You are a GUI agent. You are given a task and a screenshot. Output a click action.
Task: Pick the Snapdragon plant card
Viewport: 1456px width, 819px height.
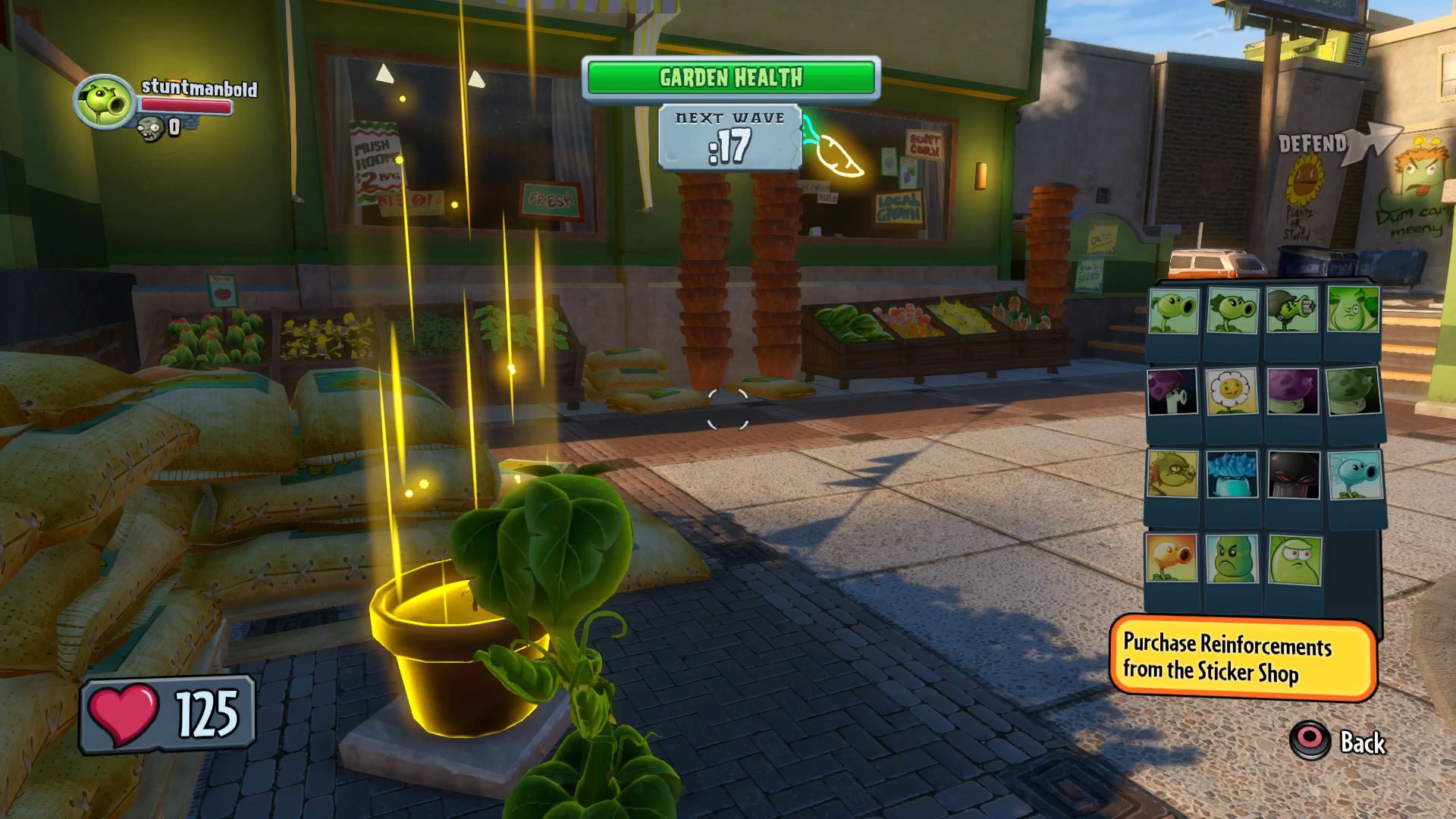tap(1172, 474)
